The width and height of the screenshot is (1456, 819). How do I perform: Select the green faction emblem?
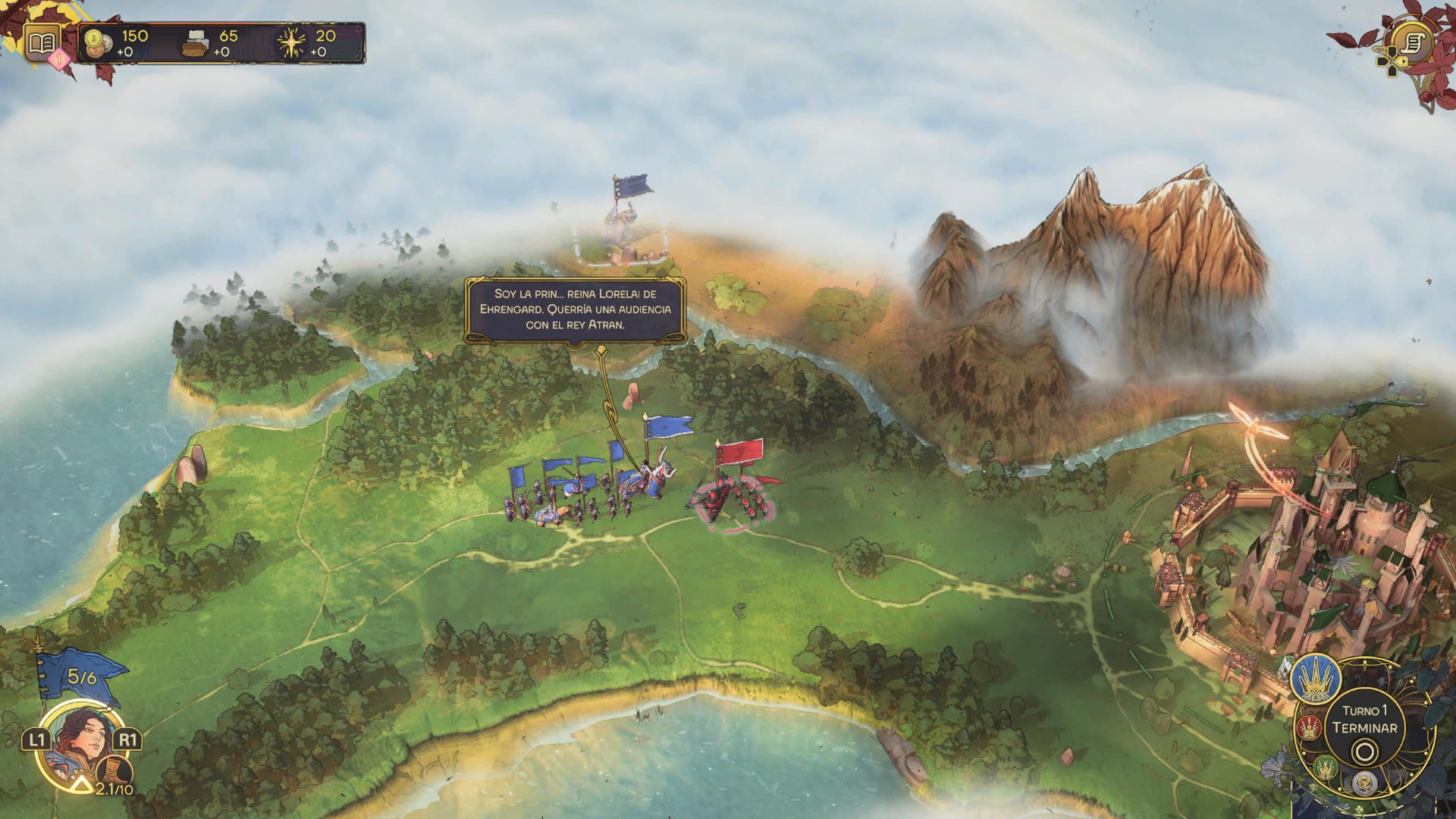point(1325,767)
